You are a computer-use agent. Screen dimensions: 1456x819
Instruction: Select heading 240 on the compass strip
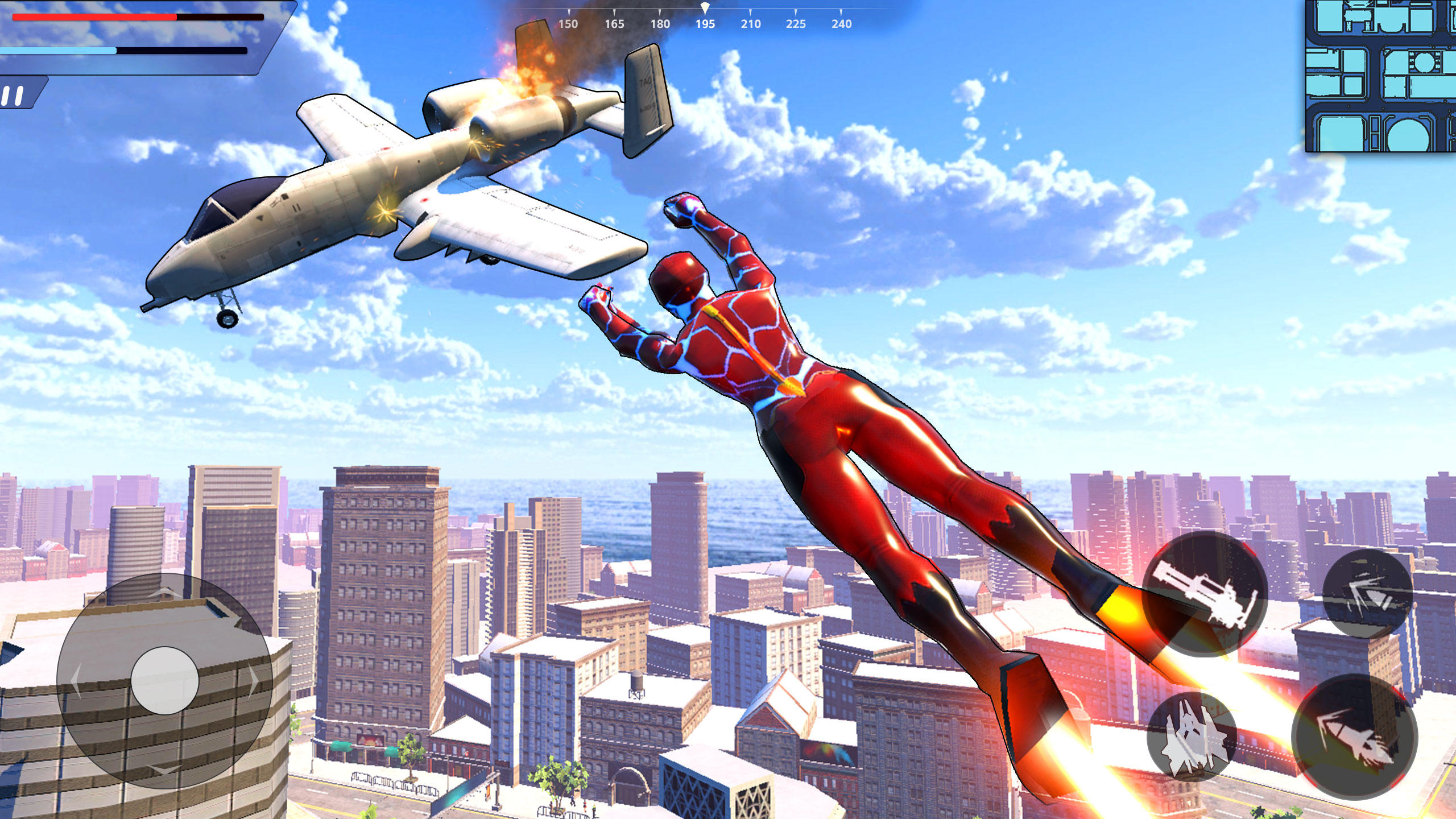point(841,24)
